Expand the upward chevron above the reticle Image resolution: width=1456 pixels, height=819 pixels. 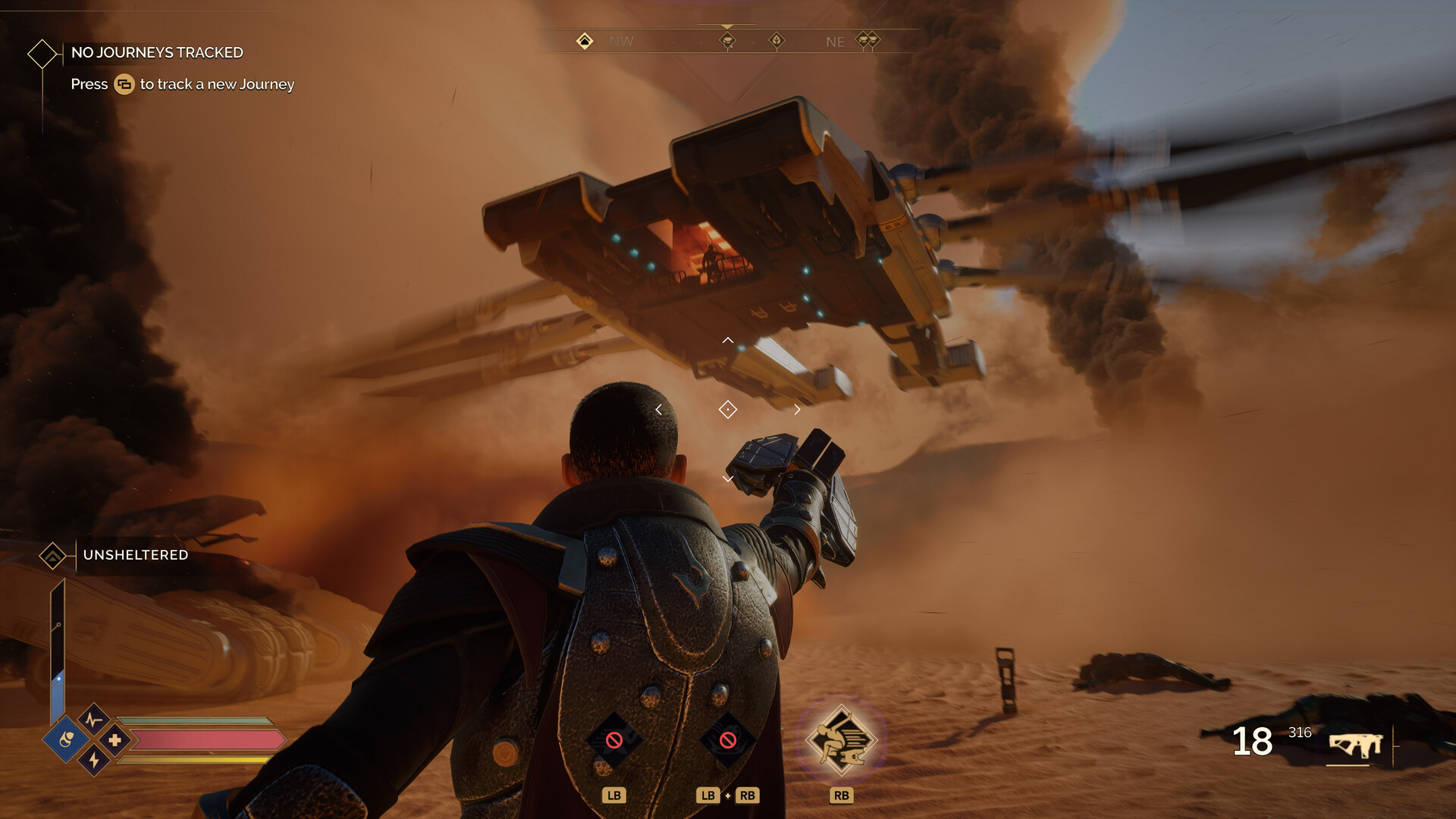click(x=728, y=340)
